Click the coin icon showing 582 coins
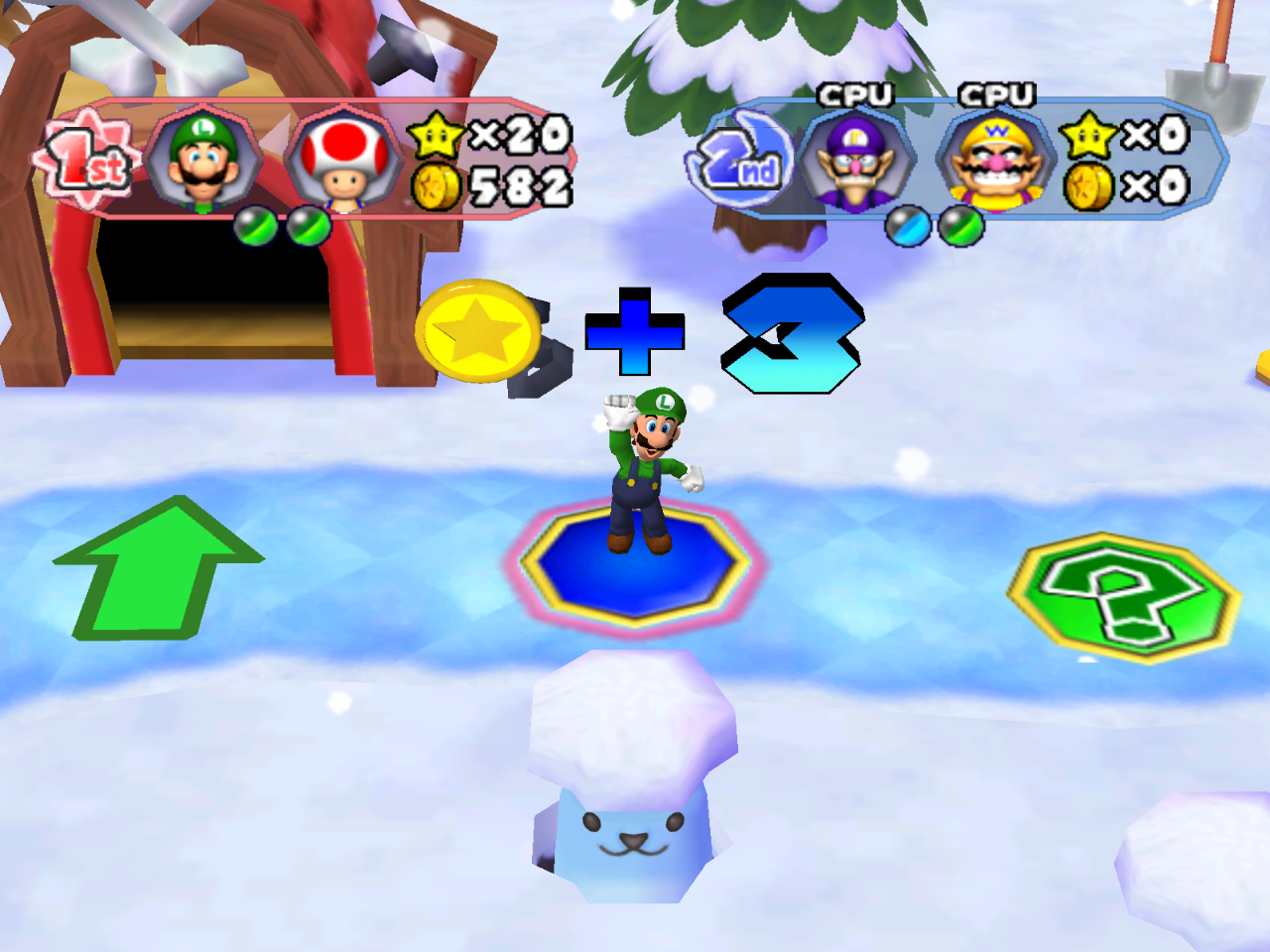The image size is (1270, 952). 437,186
